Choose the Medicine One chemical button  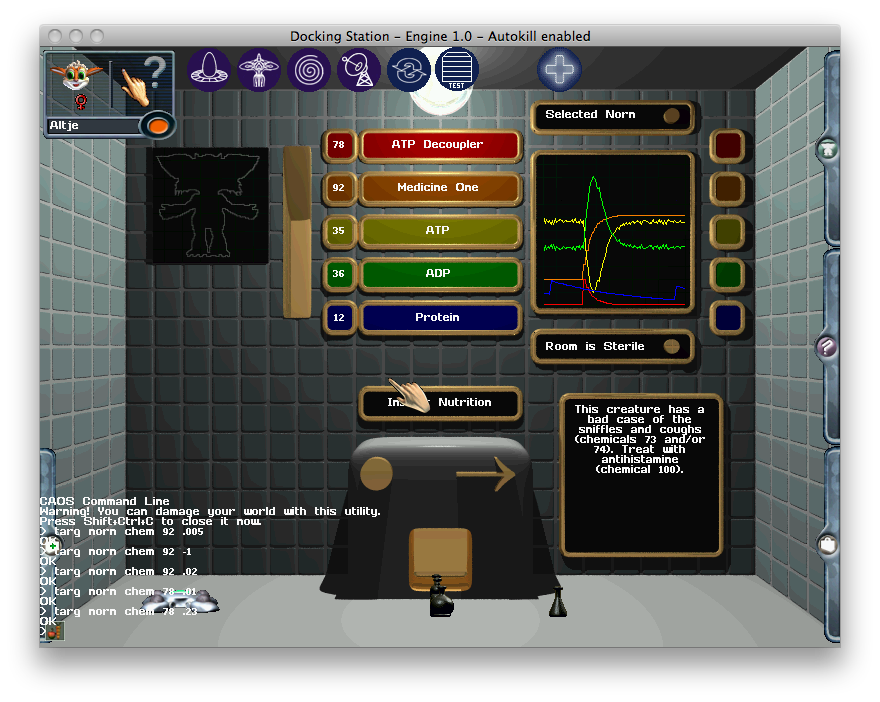[x=440, y=188]
